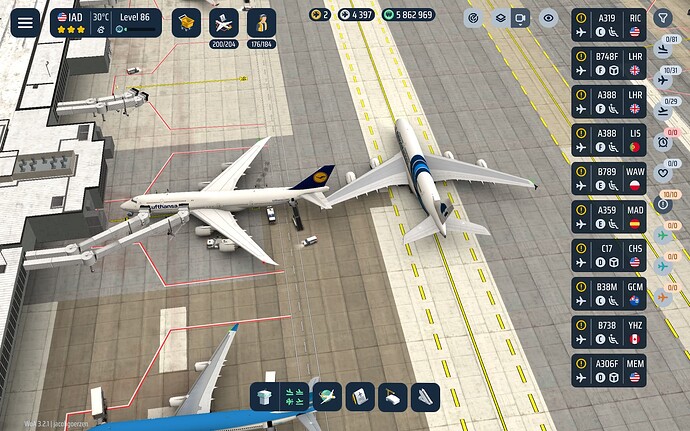Select the A319 flight to RIC

pos(608,24)
